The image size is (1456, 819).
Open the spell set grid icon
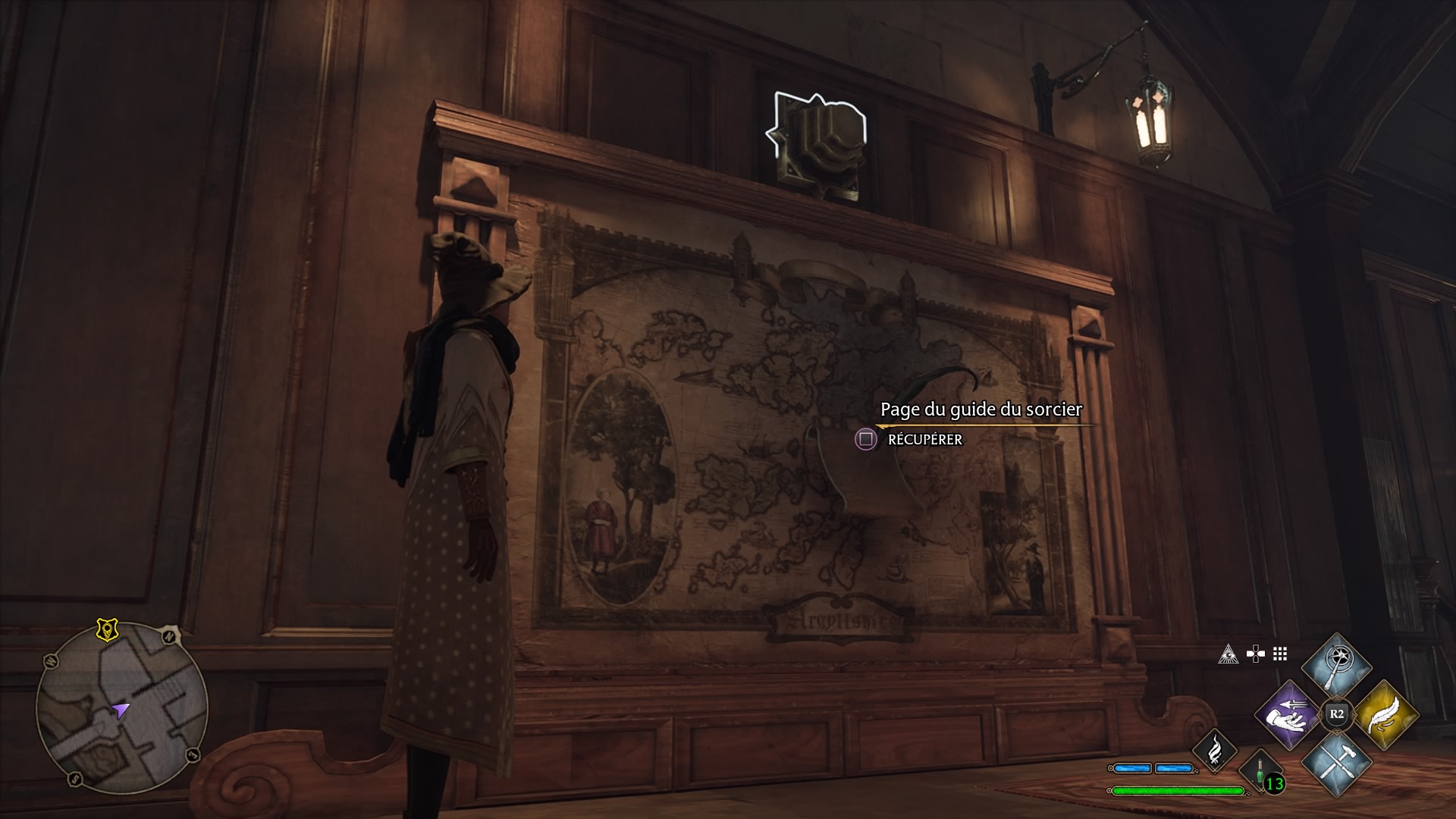tap(1280, 654)
